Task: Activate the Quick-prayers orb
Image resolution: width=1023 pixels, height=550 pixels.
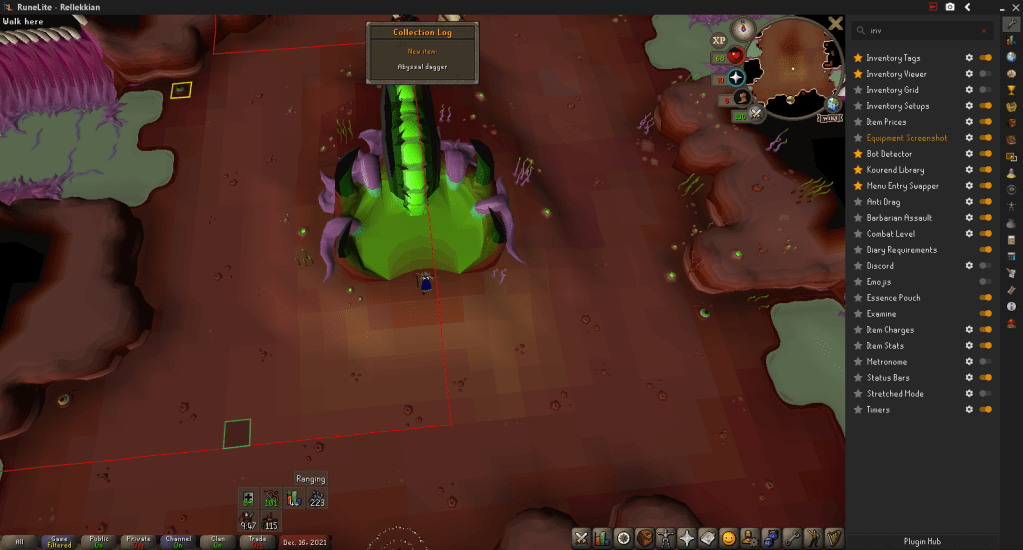Action: click(737, 77)
